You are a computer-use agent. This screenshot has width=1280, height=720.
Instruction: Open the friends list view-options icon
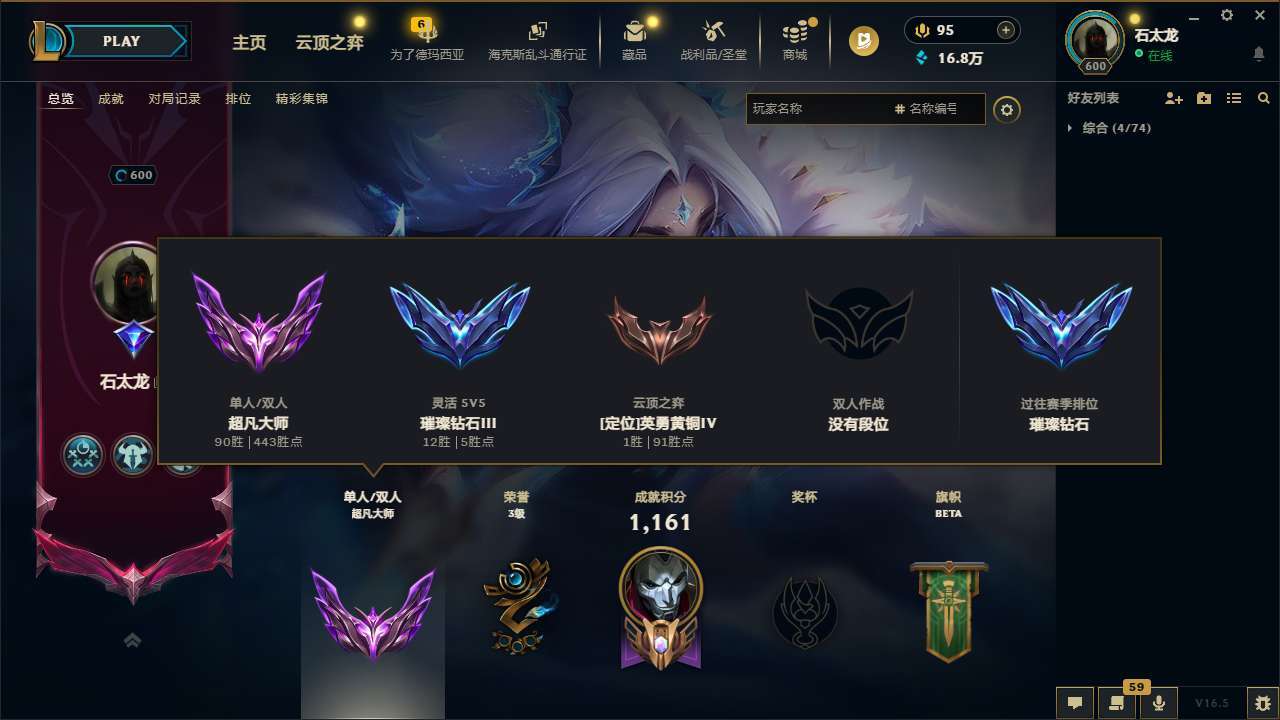click(1234, 98)
